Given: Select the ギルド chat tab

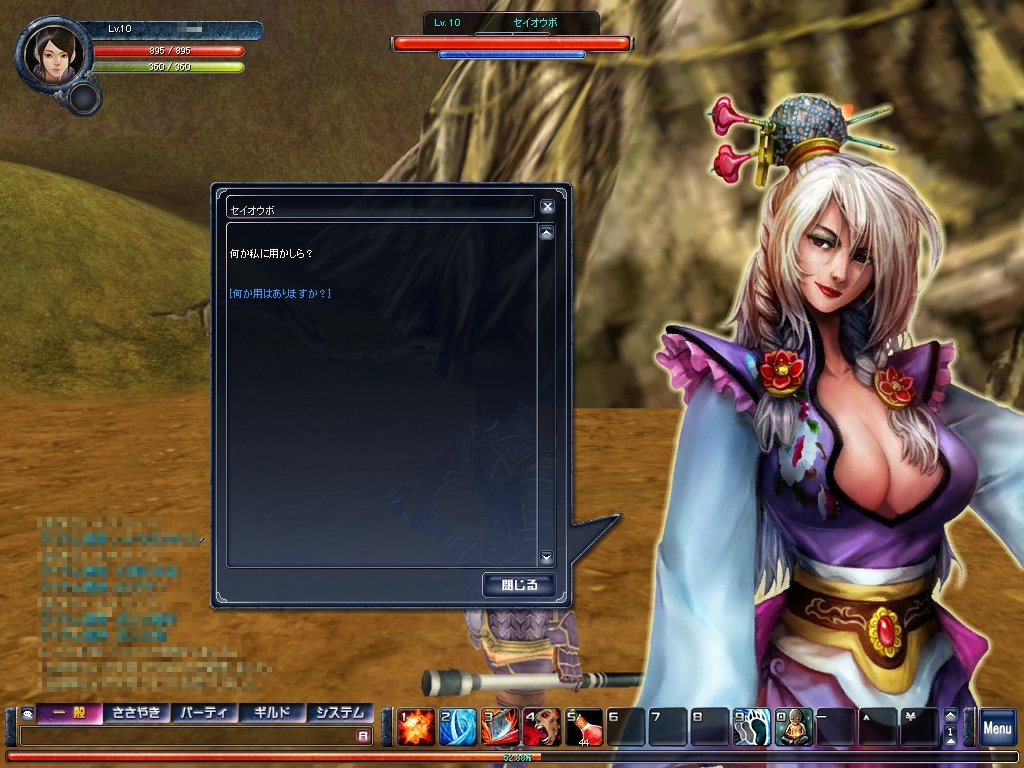Looking at the screenshot, I should point(272,713).
